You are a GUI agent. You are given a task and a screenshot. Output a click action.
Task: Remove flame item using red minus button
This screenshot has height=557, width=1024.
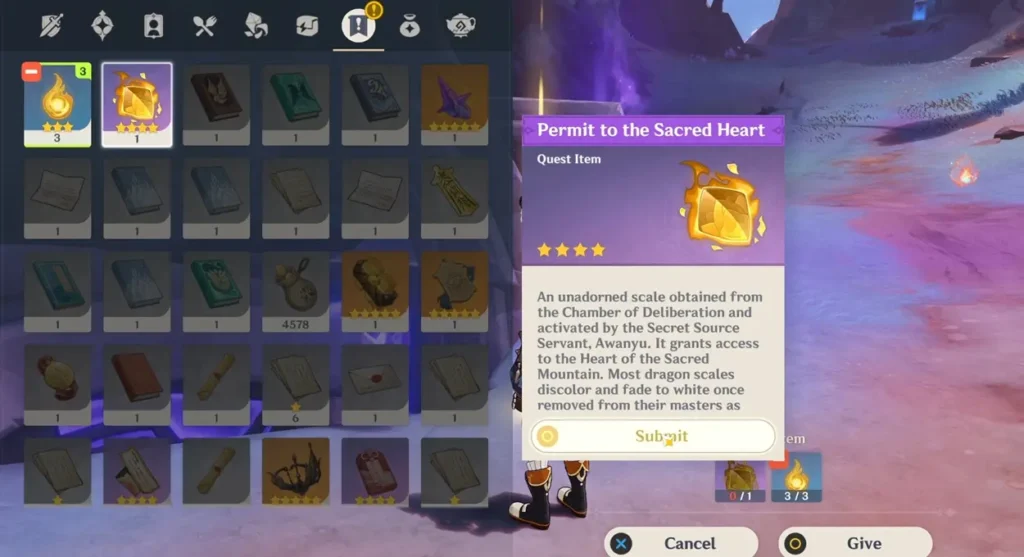coord(32,73)
